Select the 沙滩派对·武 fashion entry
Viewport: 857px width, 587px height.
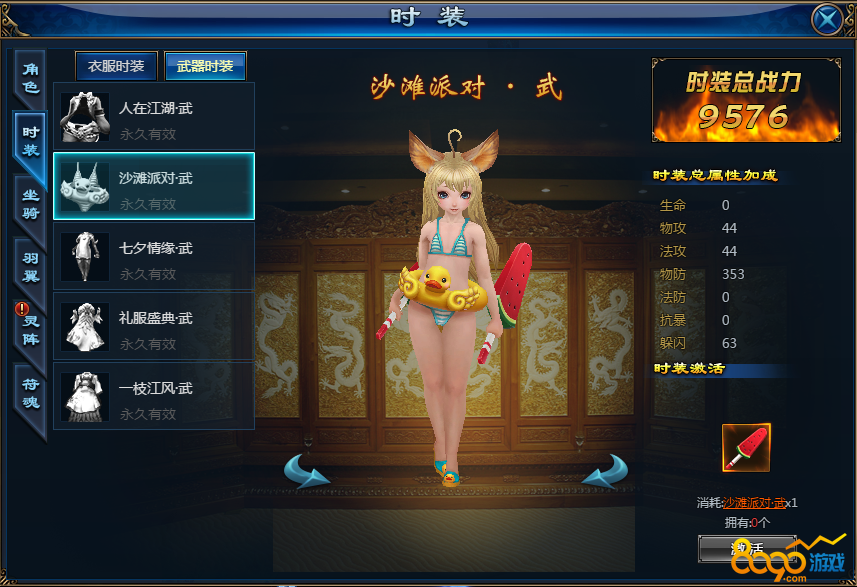154,186
